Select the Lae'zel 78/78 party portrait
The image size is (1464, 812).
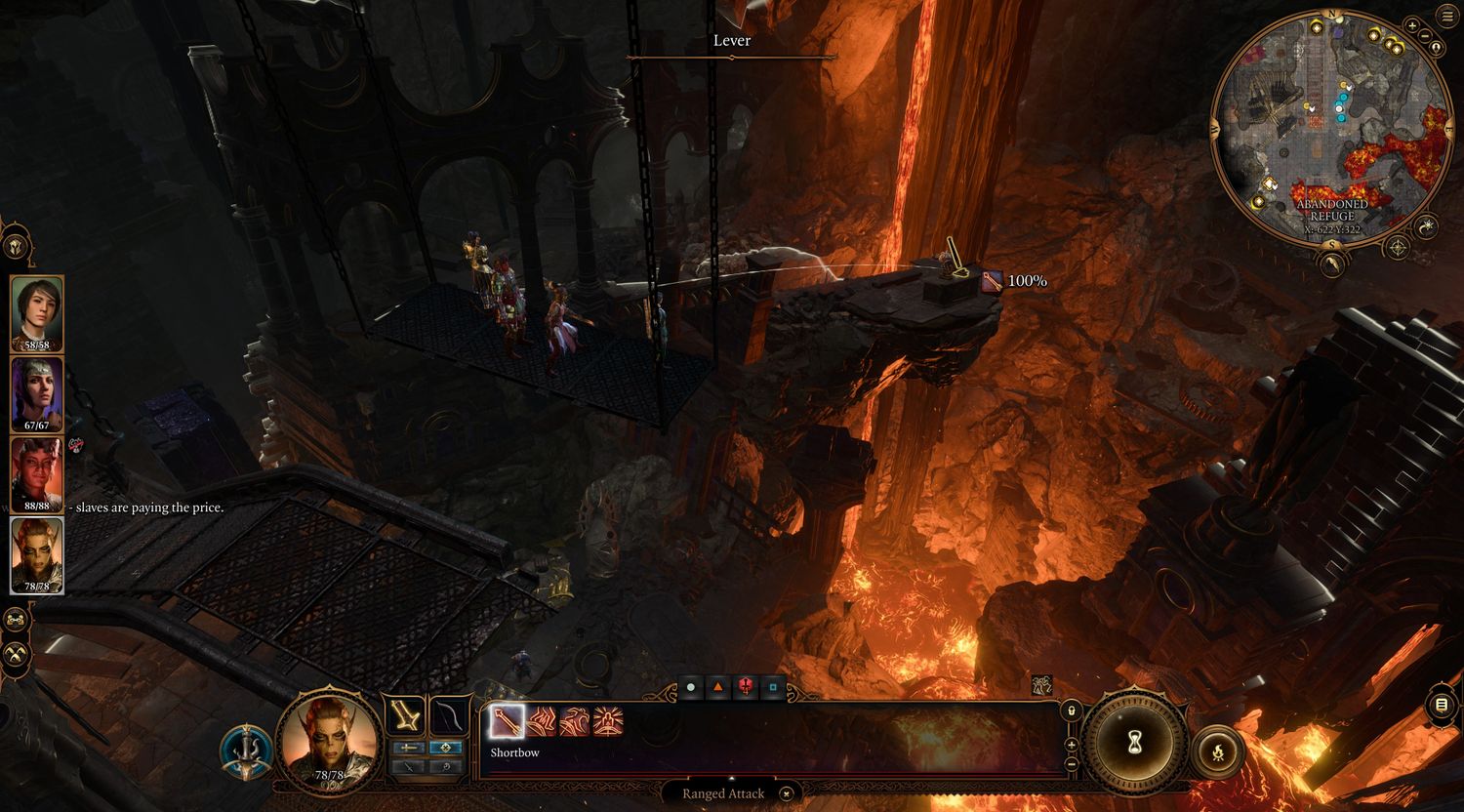tap(37, 554)
